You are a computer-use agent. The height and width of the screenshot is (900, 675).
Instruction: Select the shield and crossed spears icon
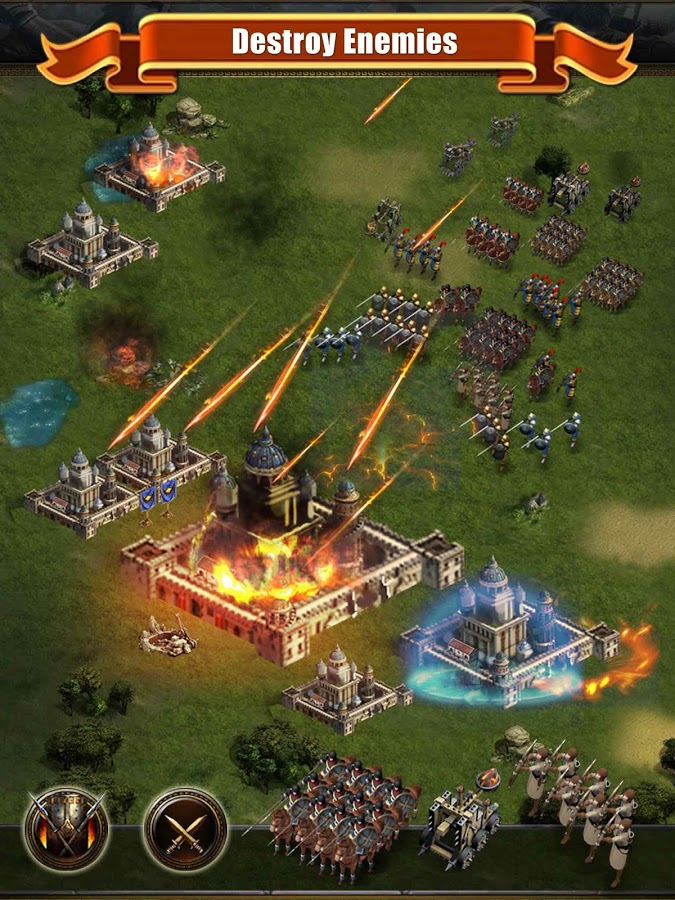pyautogui.click(x=66, y=828)
